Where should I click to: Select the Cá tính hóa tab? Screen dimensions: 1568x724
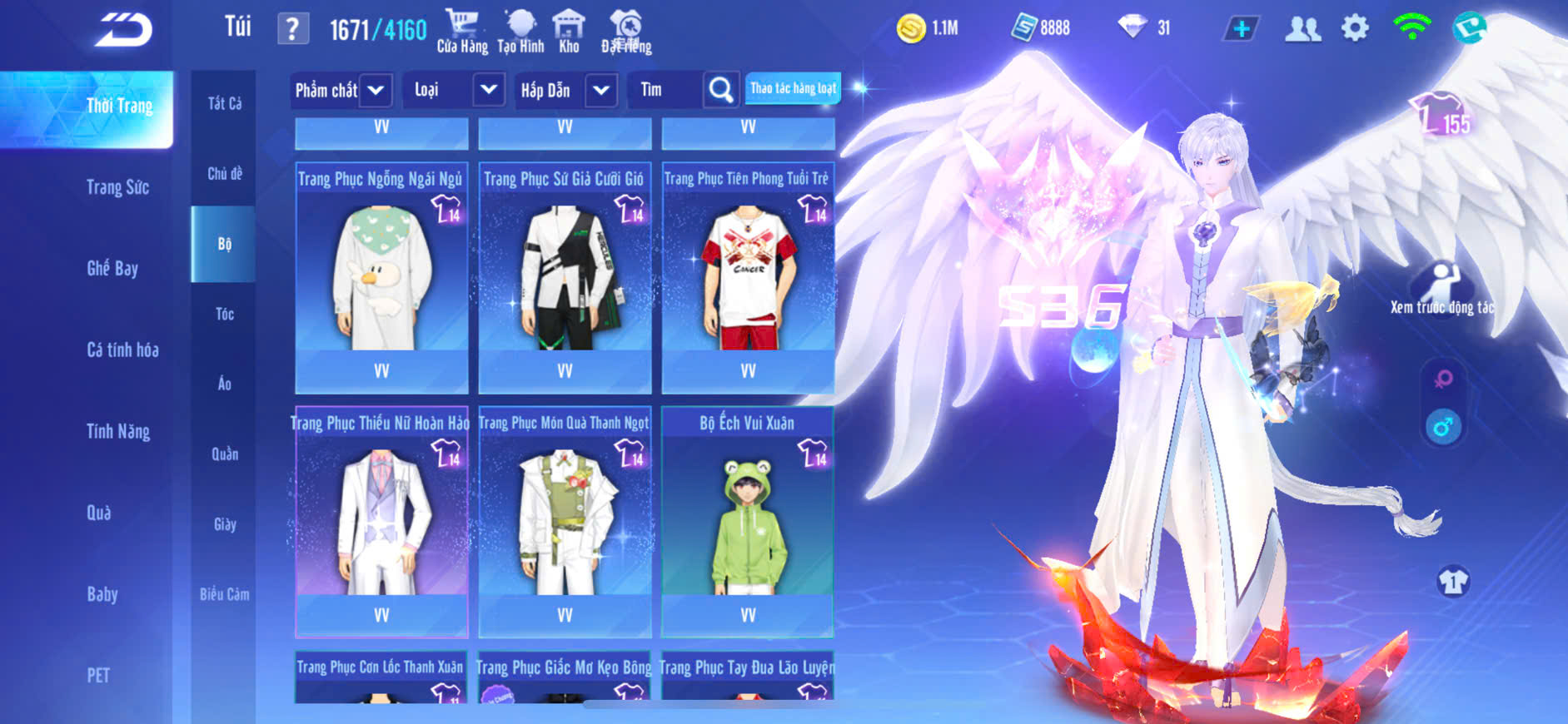[122, 350]
